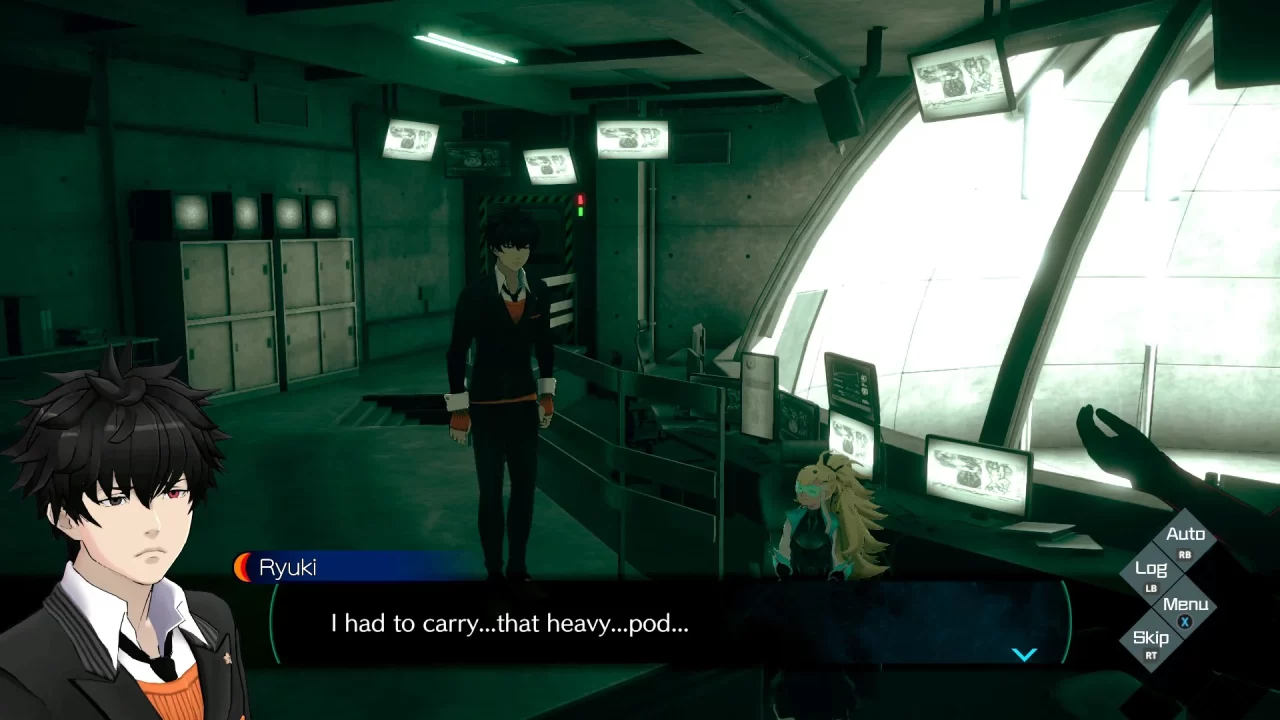Viewport: 1280px width, 720px height.
Task: Click the RB button prompt icon beside Auto
Action: pos(1185,555)
